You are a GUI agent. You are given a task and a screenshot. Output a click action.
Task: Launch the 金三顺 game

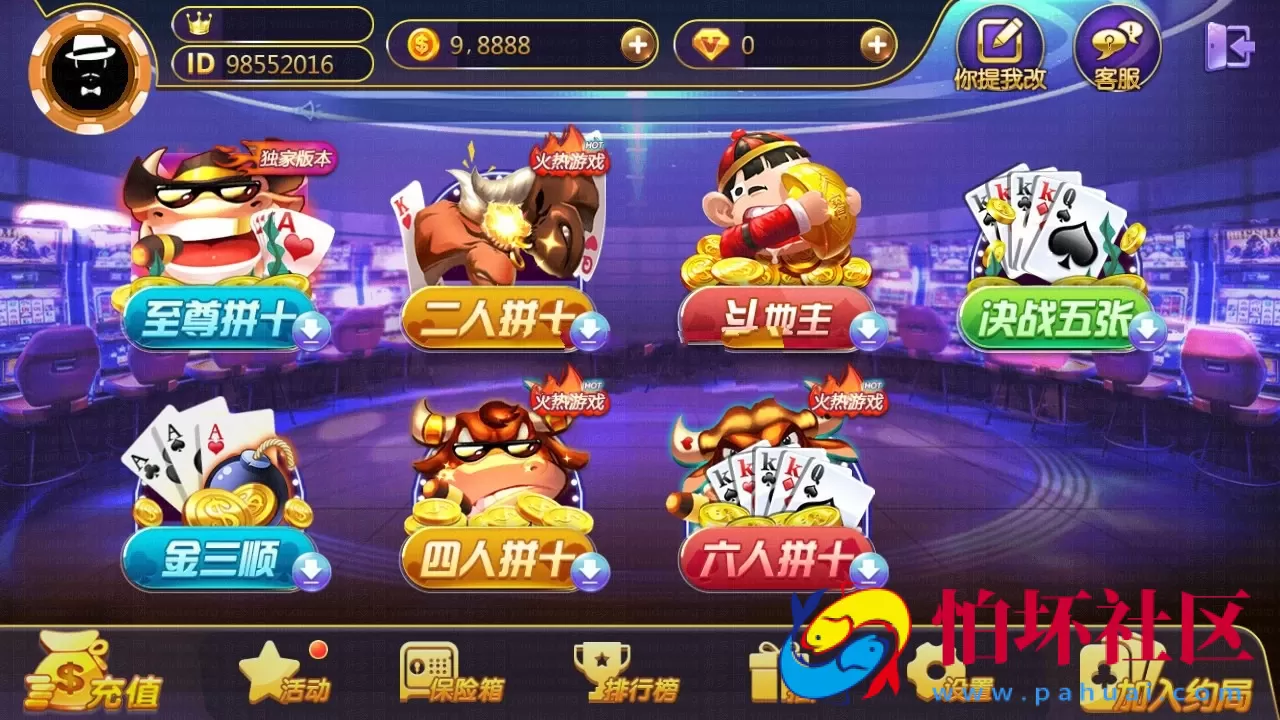point(215,560)
